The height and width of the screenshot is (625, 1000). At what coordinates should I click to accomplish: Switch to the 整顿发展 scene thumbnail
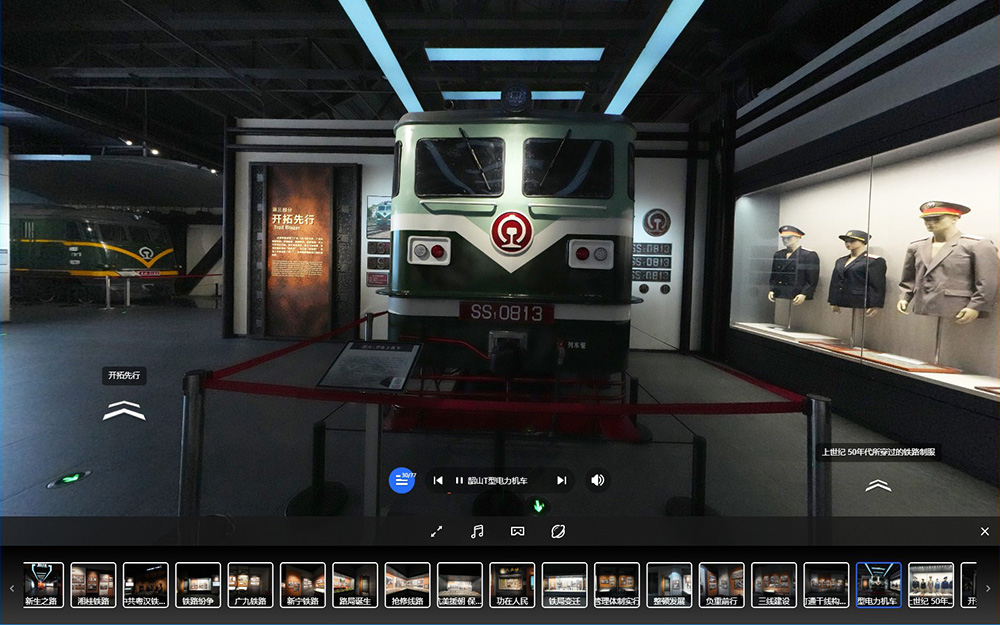point(669,585)
